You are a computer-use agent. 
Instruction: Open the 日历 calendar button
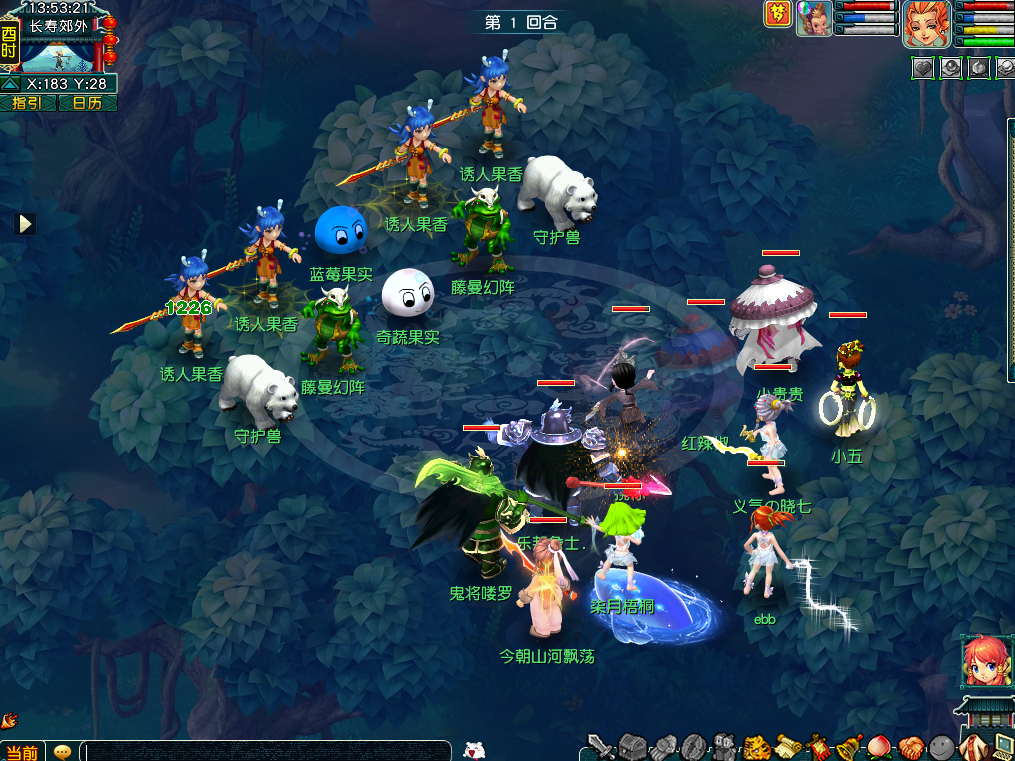click(87, 103)
